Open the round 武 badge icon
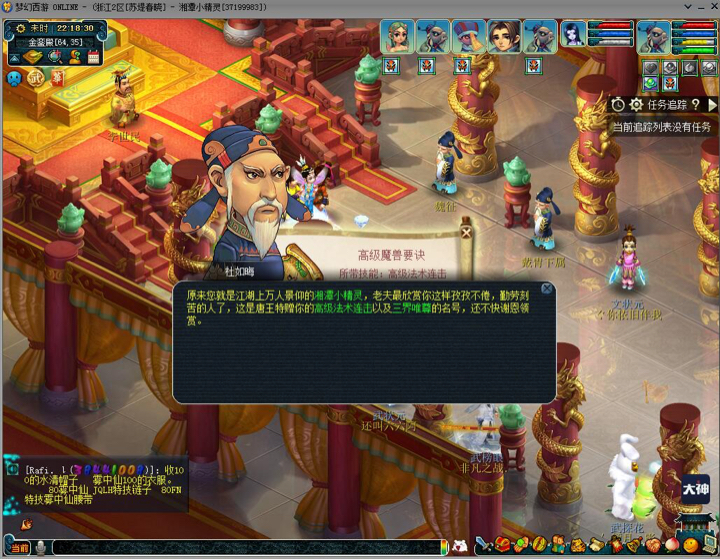The height and width of the screenshot is (560, 720). click(x=36, y=77)
